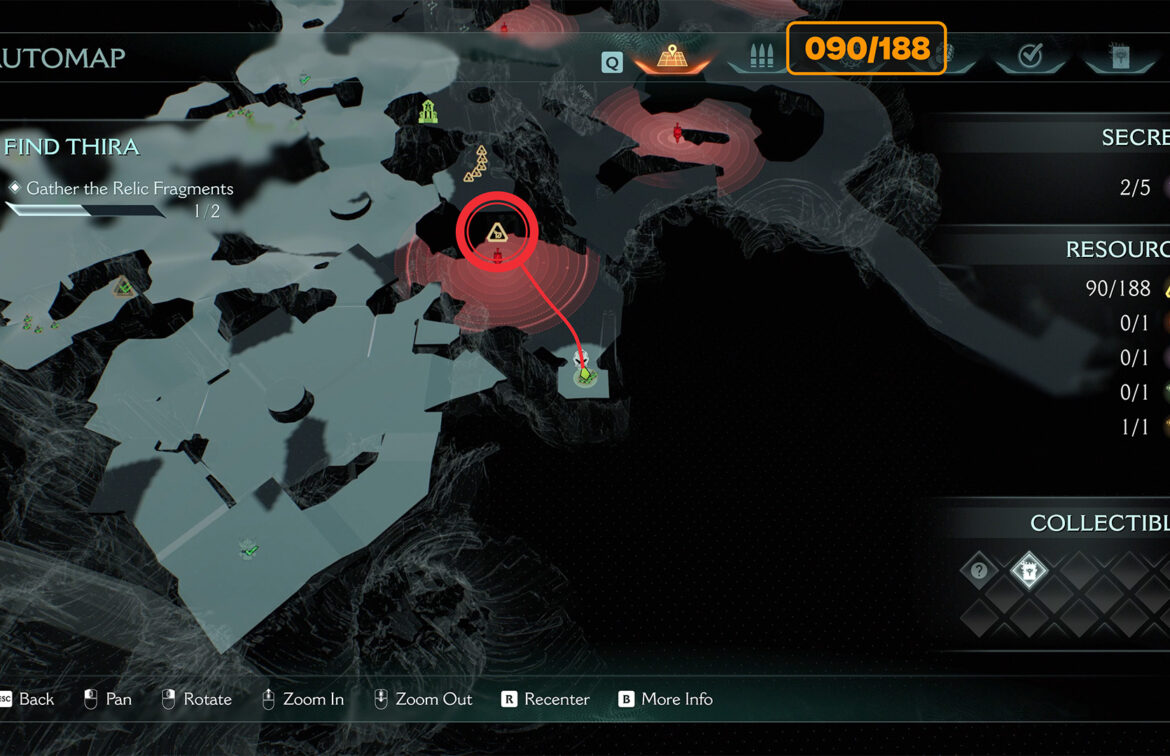The width and height of the screenshot is (1170, 756).
Task: Click the Find Thira objective tracker
Action: 72,147
